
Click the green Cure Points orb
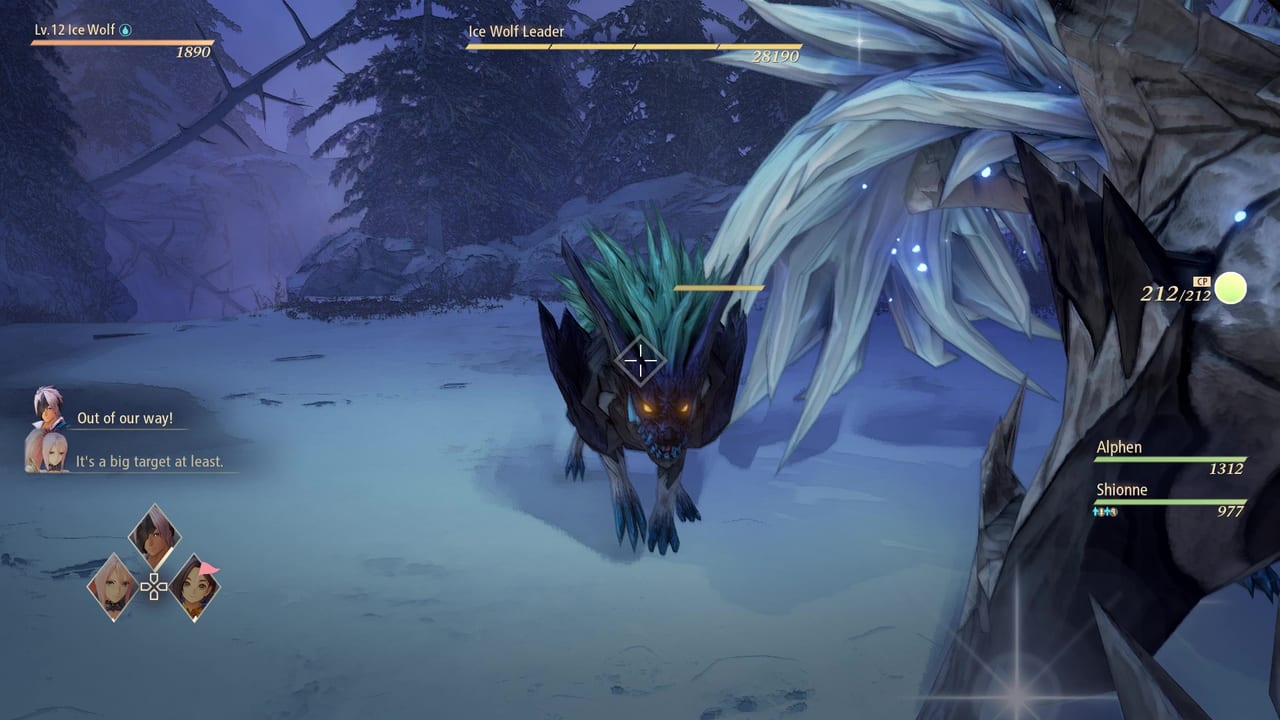1230,289
